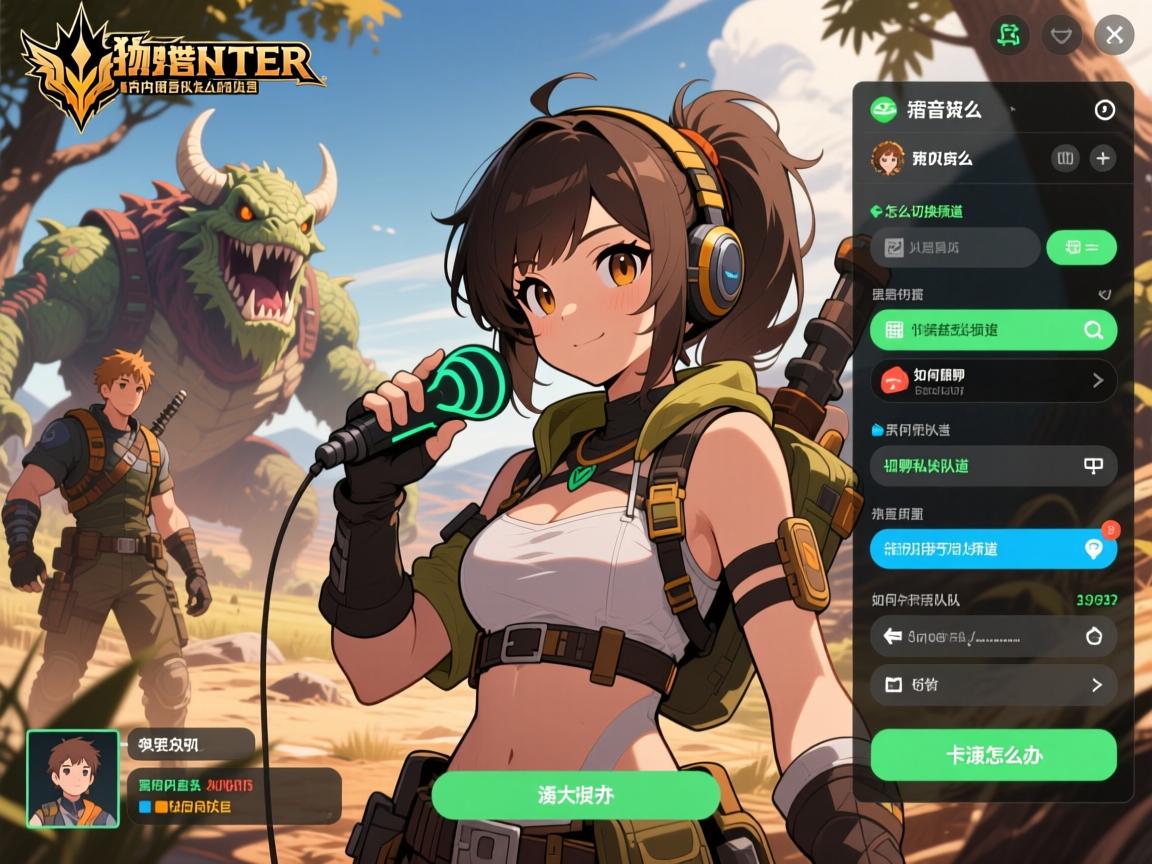Click the round button left of the plus
Viewport: 1152px width, 864px height.
pyautogui.click(x=1065, y=158)
